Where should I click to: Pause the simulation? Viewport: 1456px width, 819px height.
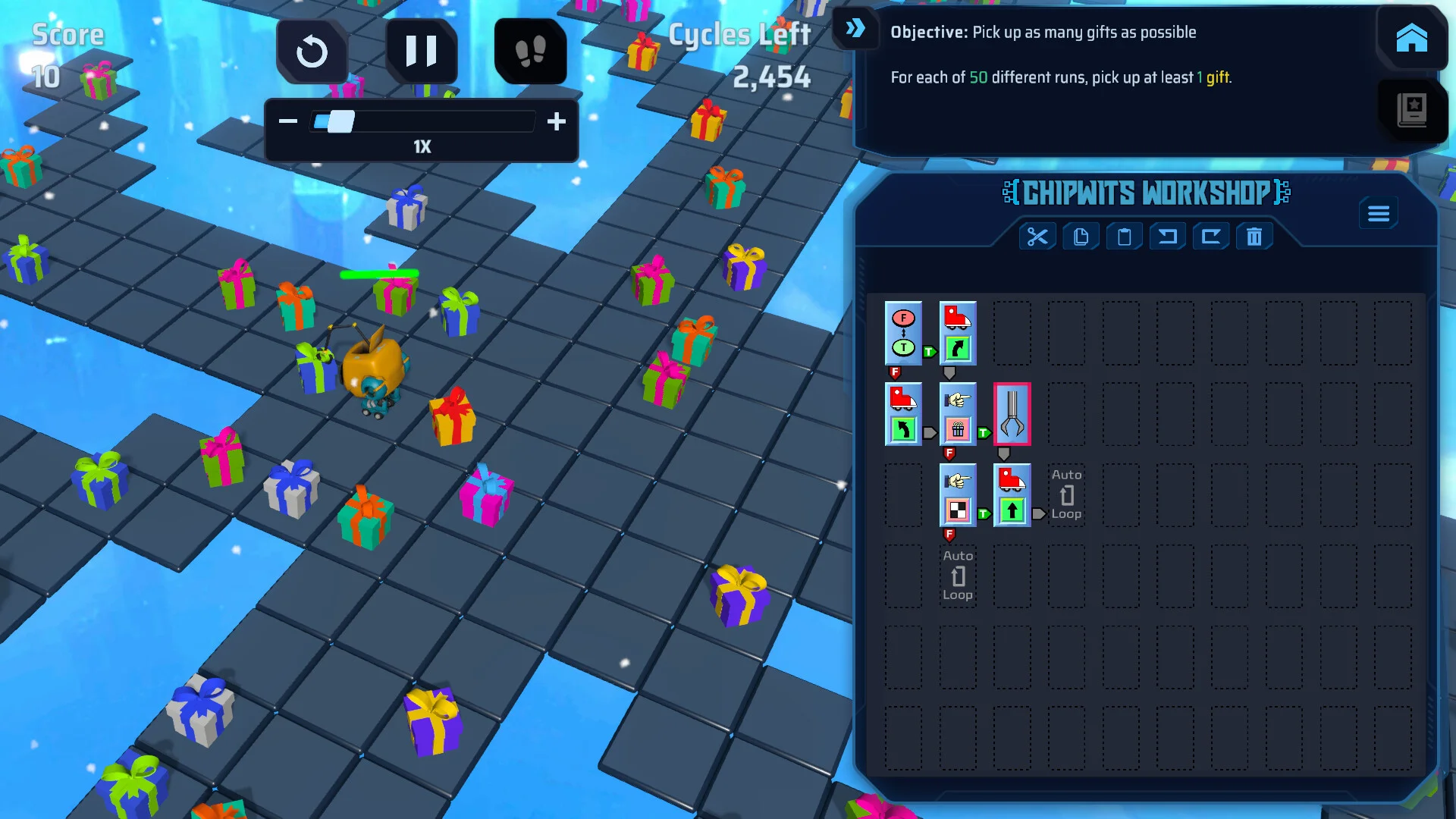pyautogui.click(x=421, y=51)
